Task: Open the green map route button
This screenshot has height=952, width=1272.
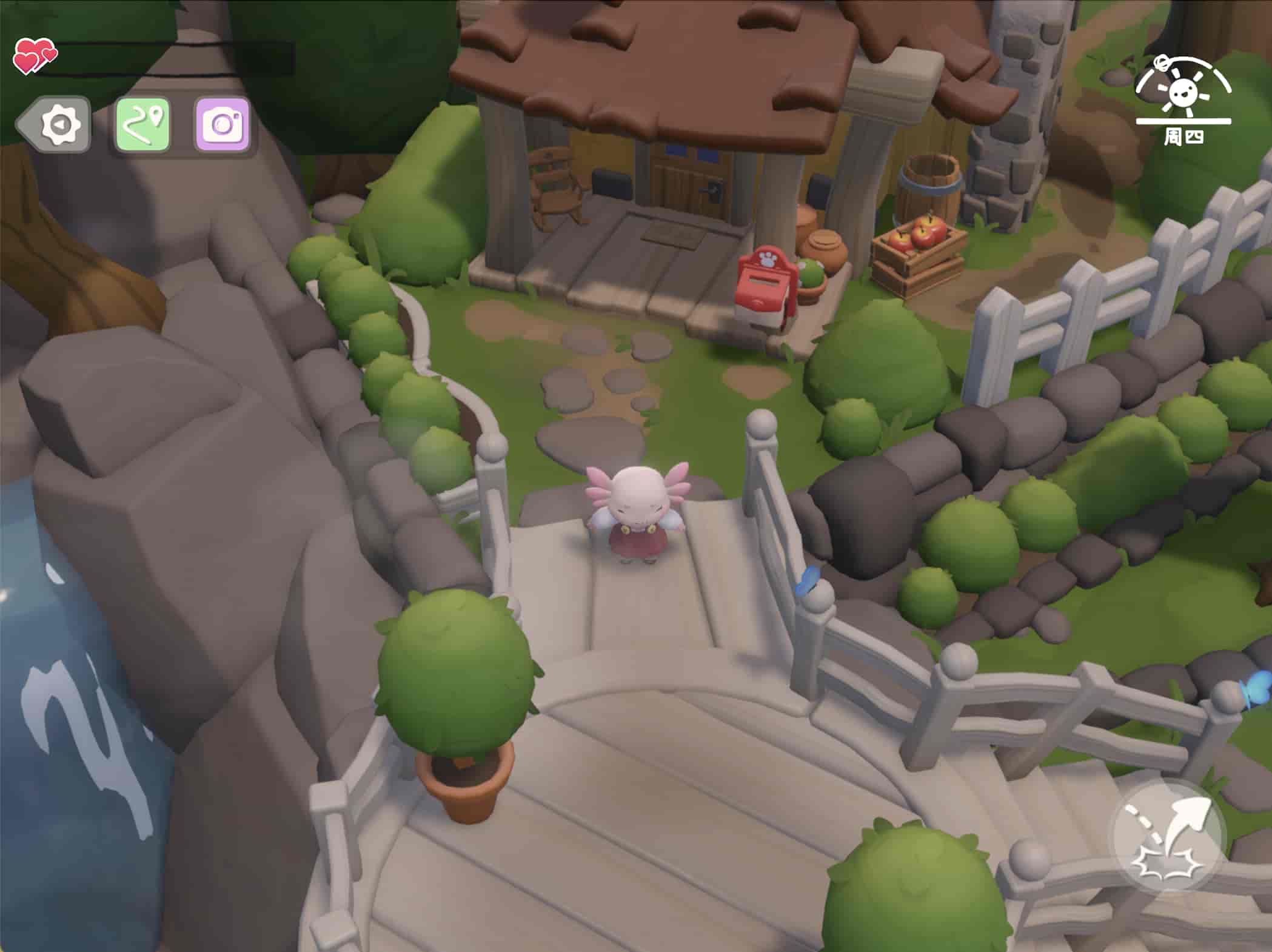Action: point(142,124)
